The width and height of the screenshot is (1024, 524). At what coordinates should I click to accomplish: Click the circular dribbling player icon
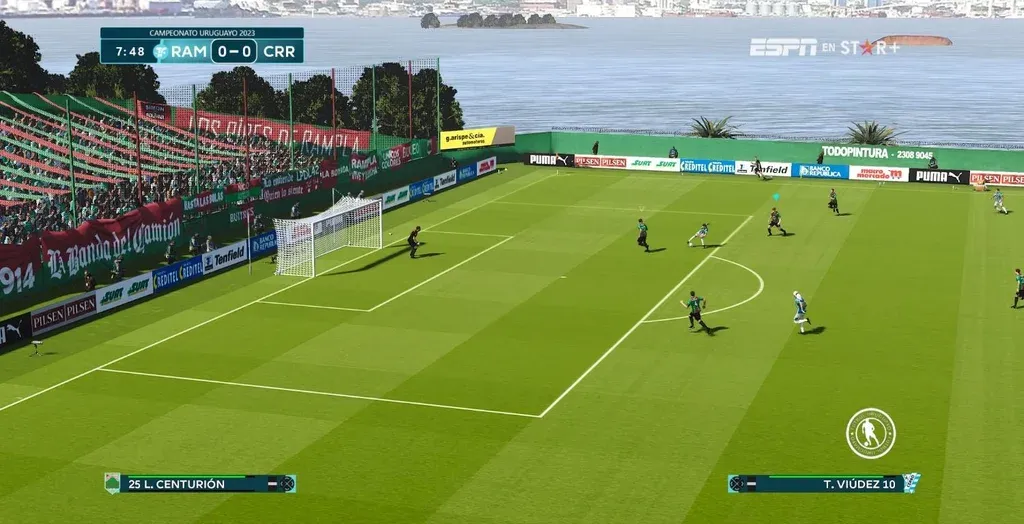[x=870, y=433]
